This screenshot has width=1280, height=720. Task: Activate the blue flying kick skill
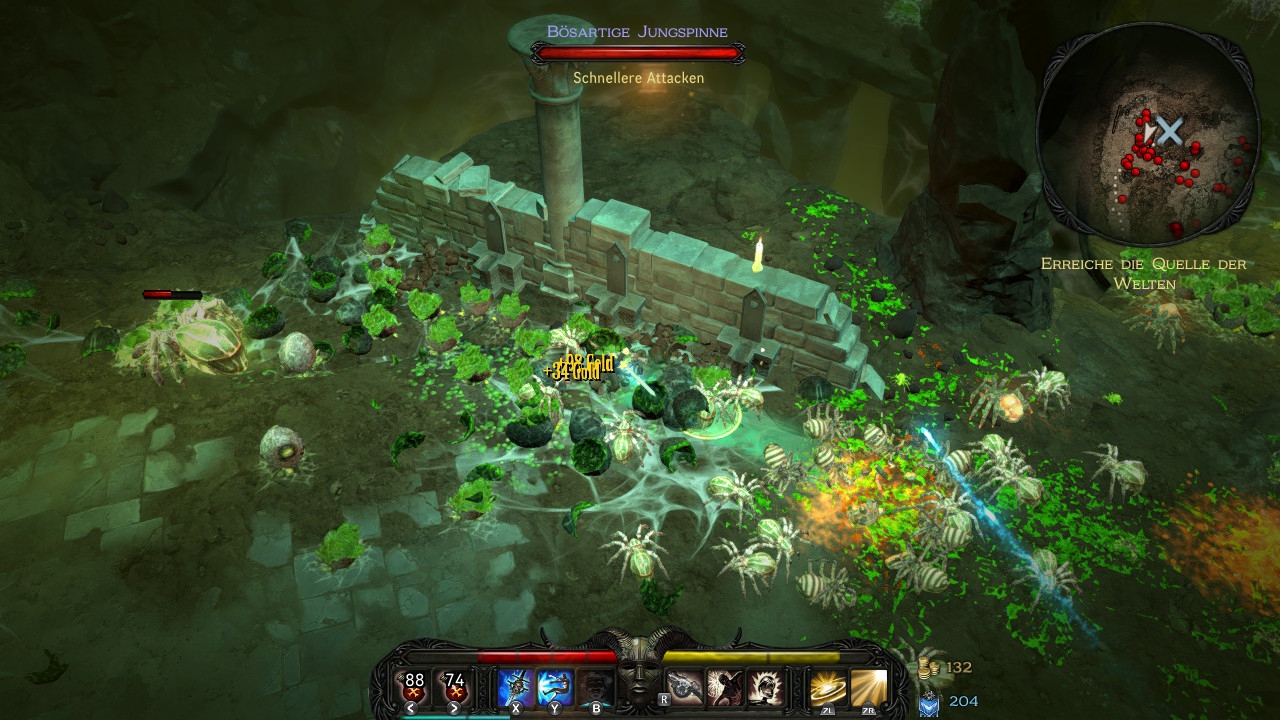(x=555, y=686)
